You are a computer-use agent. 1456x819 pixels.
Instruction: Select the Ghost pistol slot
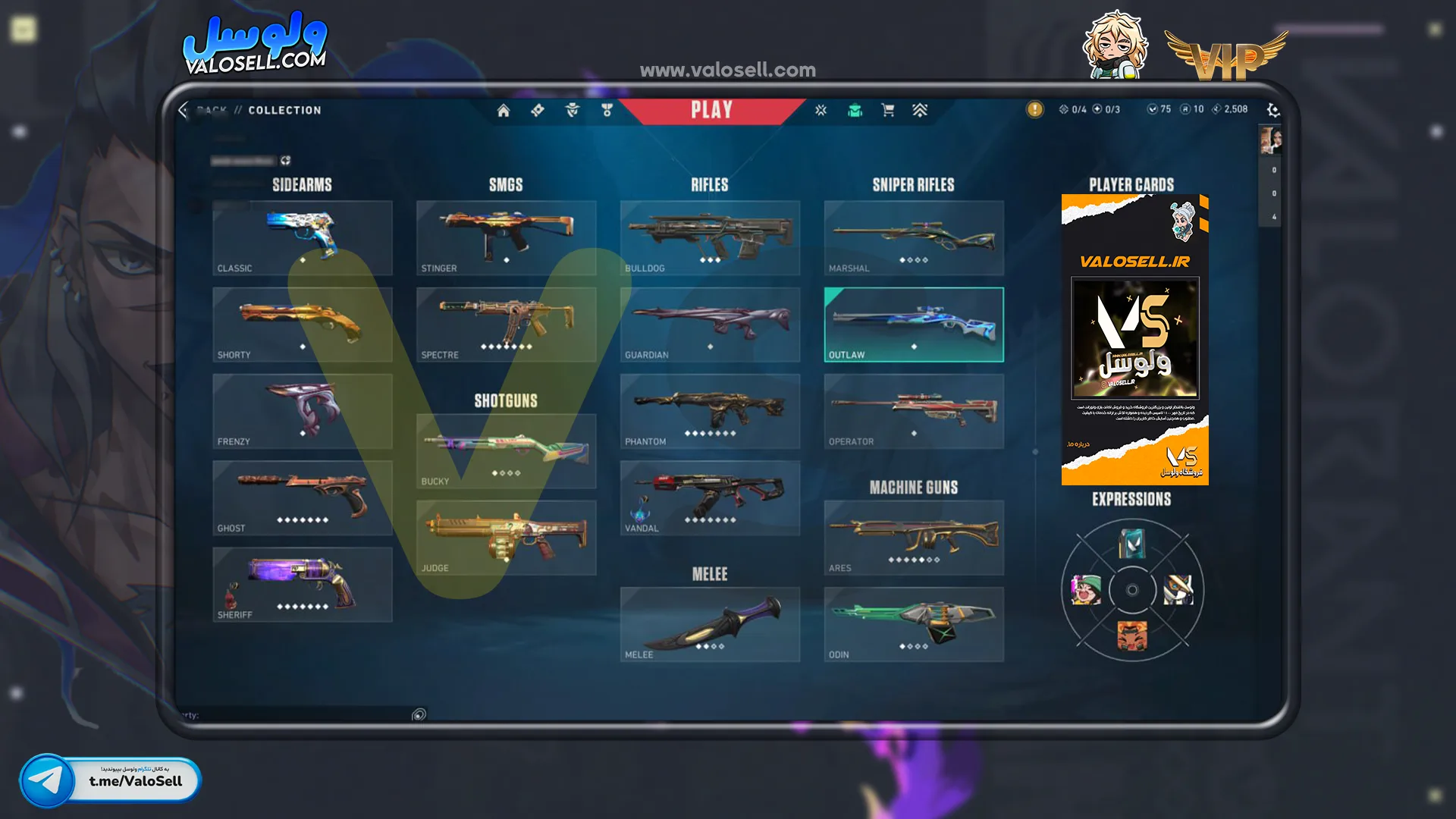click(x=302, y=498)
